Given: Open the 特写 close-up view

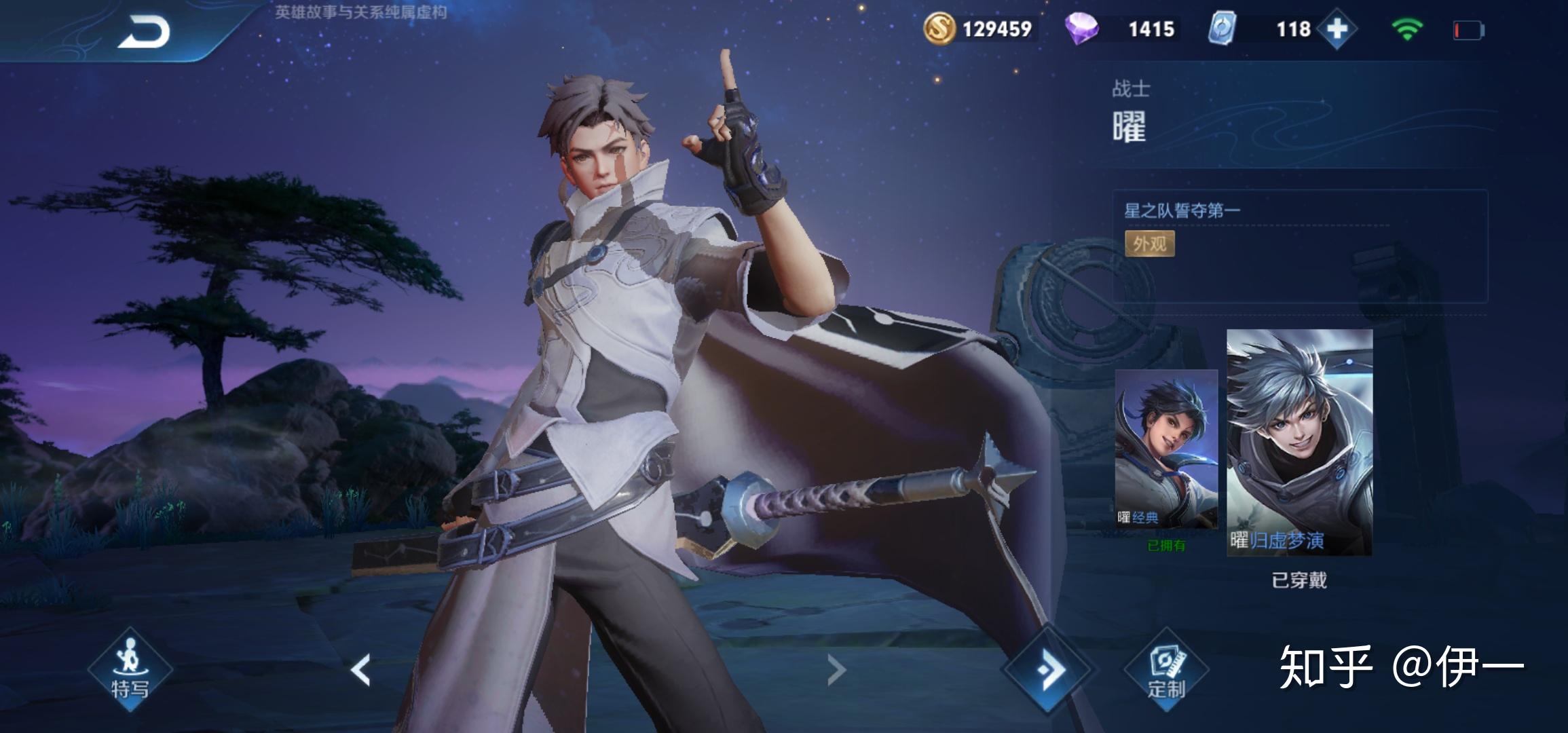Looking at the screenshot, I should (130, 670).
